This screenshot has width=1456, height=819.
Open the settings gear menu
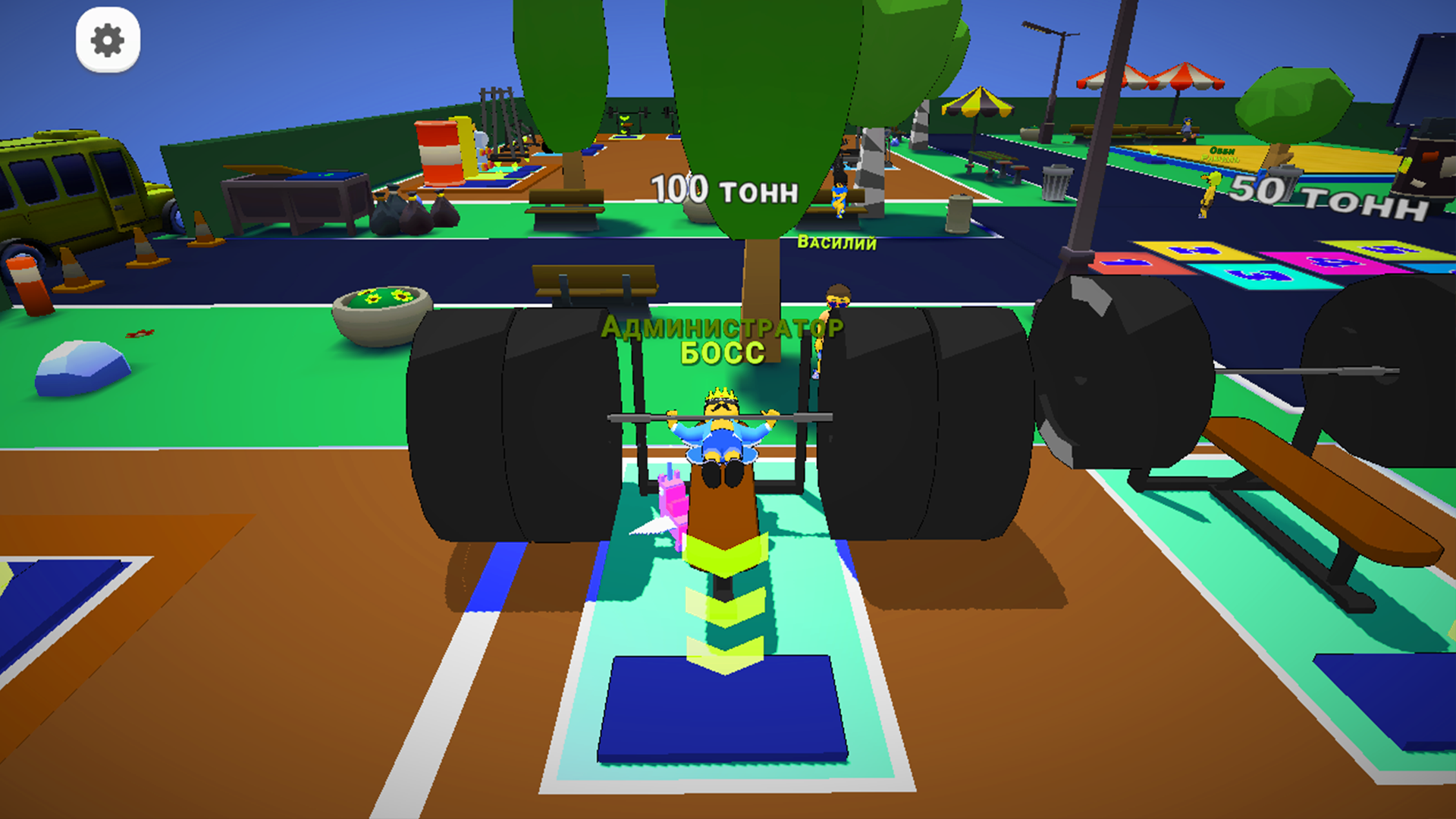[x=108, y=42]
